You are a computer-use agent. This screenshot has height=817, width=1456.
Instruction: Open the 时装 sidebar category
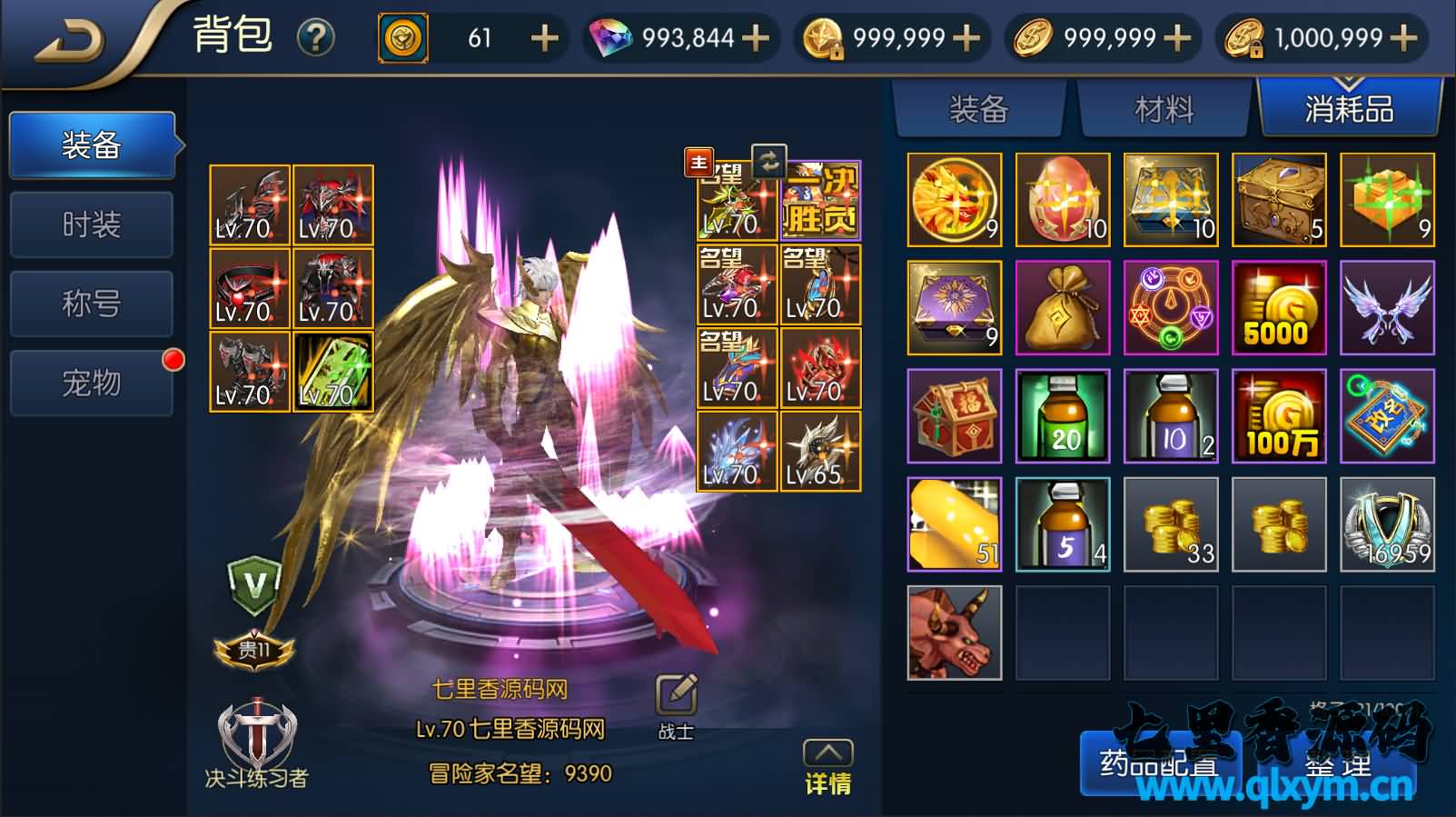pyautogui.click(x=90, y=224)
